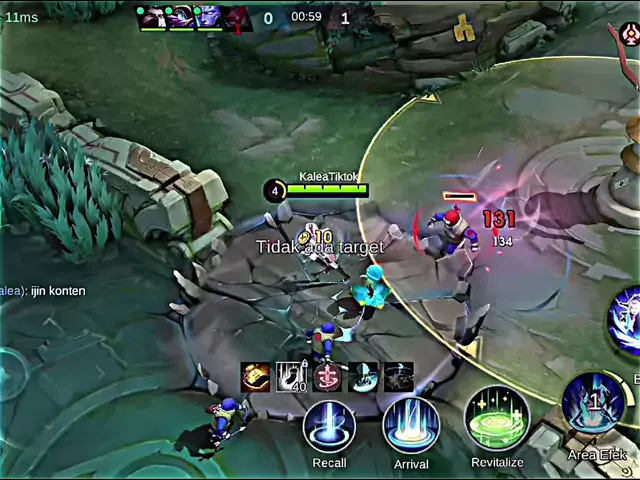Image resolution: width=640 pixels, height=480 pixels.
Task: Tap the partially visible skill button at right edge
Action: (626, 322)
